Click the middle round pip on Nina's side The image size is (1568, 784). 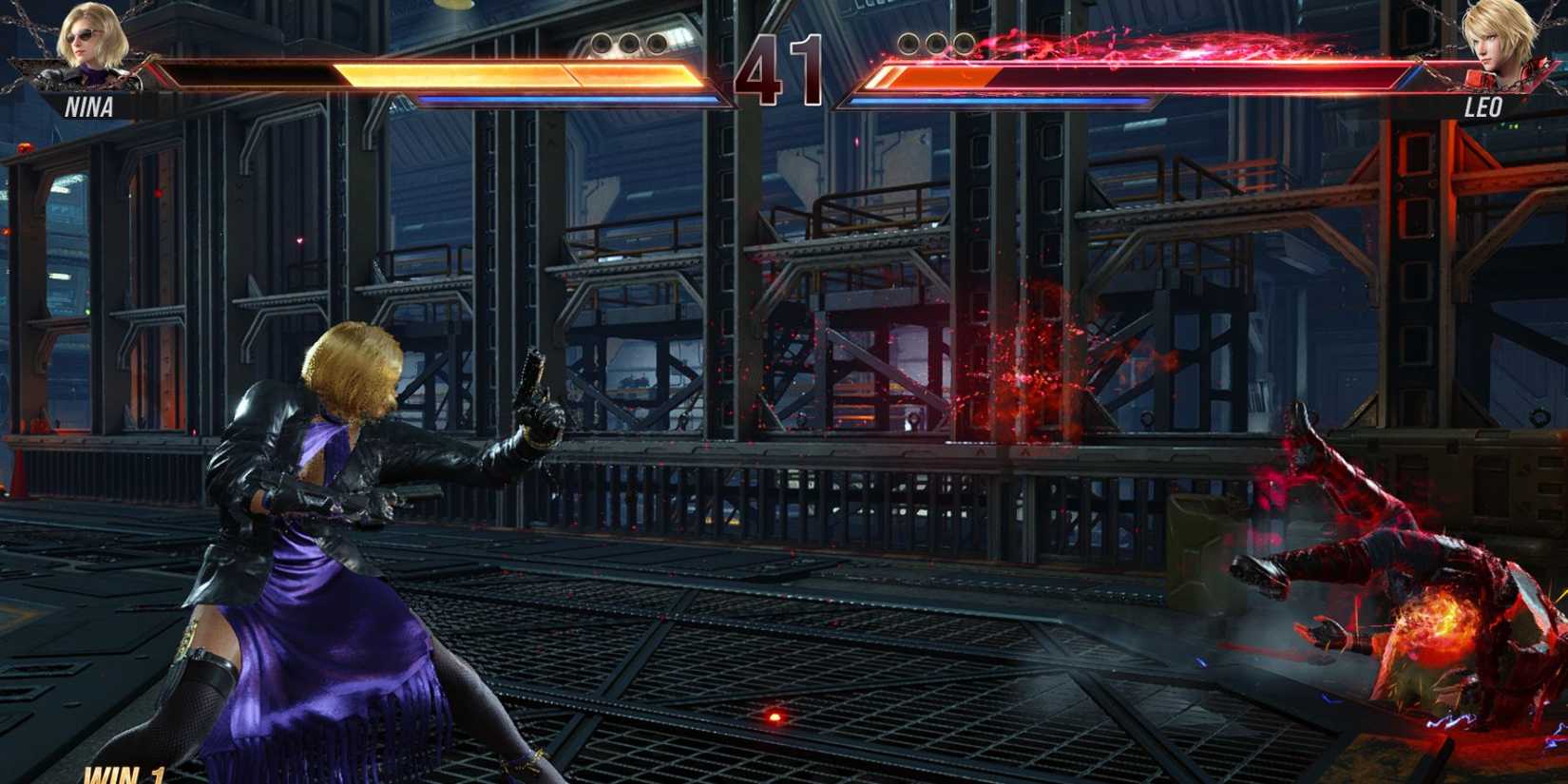point(629,43)
